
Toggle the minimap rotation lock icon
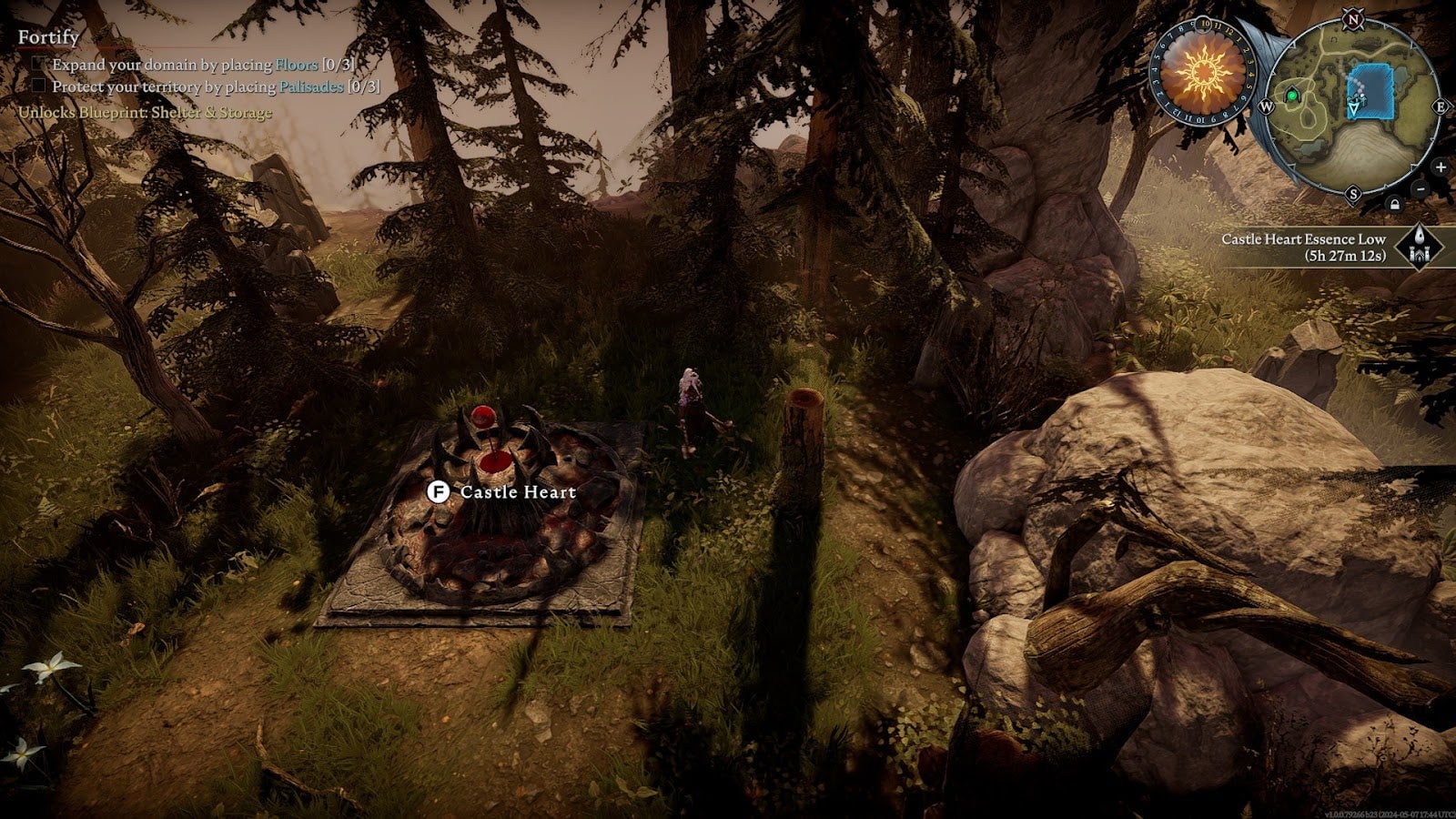[x=1394, y=203]
